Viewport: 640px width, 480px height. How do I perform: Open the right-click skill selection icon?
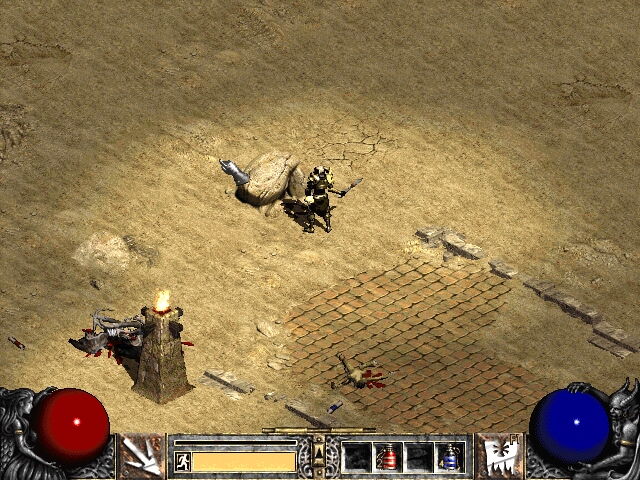pos(497,456)
